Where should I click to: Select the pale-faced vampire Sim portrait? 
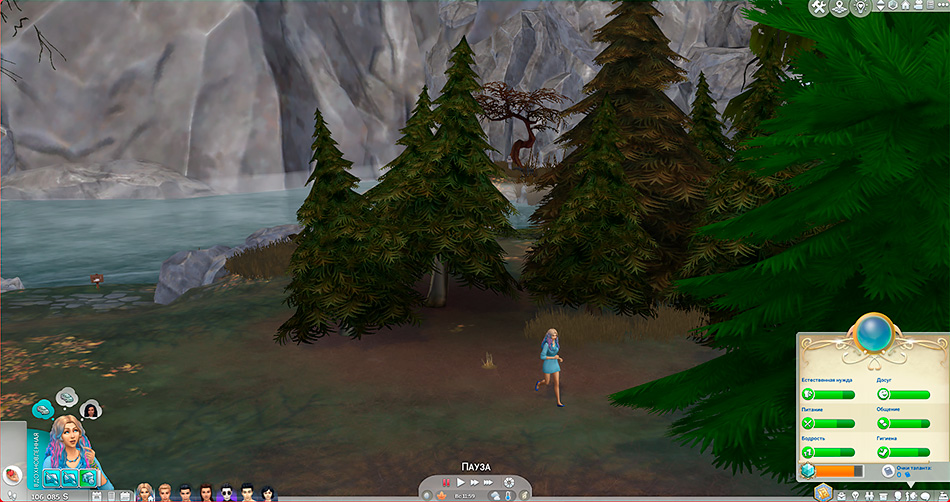[x=227, y=492]
